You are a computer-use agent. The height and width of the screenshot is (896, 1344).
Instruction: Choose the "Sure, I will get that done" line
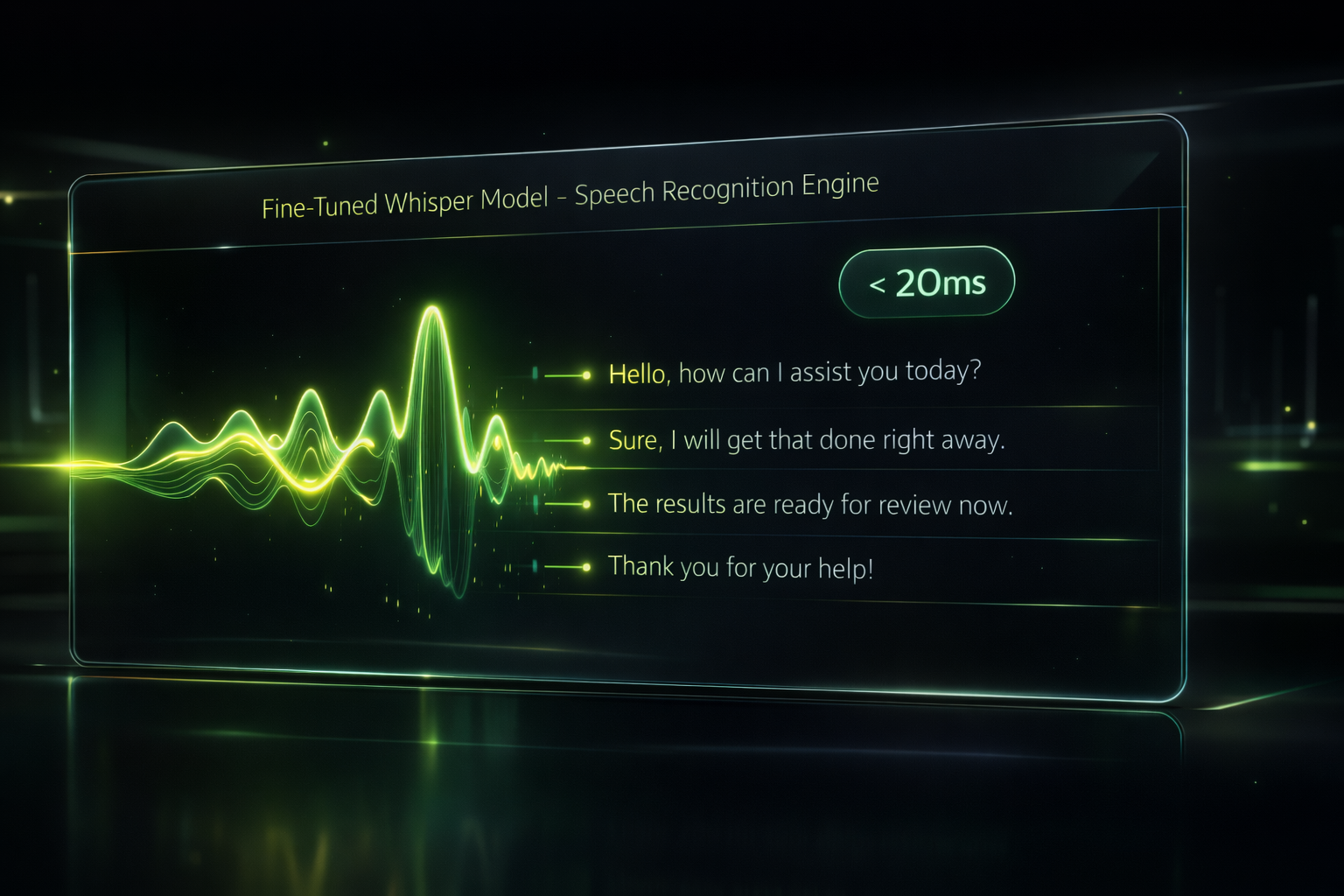(806, 439)
